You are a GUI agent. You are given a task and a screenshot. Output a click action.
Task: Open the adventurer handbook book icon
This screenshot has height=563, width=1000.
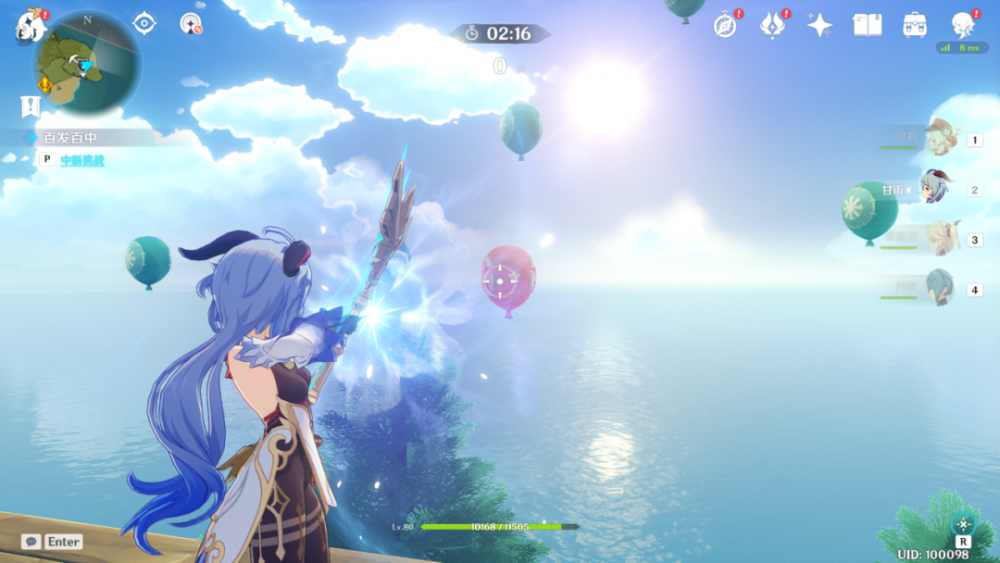tap(867, 25)
